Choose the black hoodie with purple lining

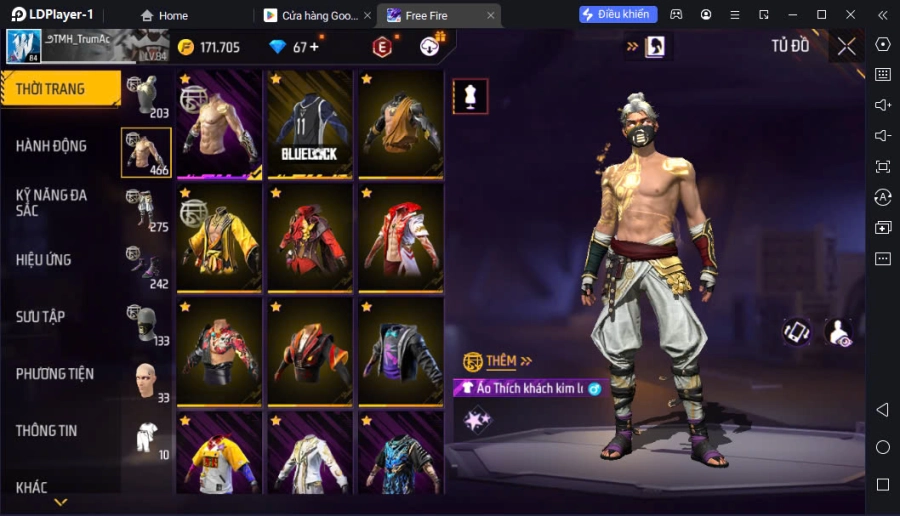[x=400, y=350]
